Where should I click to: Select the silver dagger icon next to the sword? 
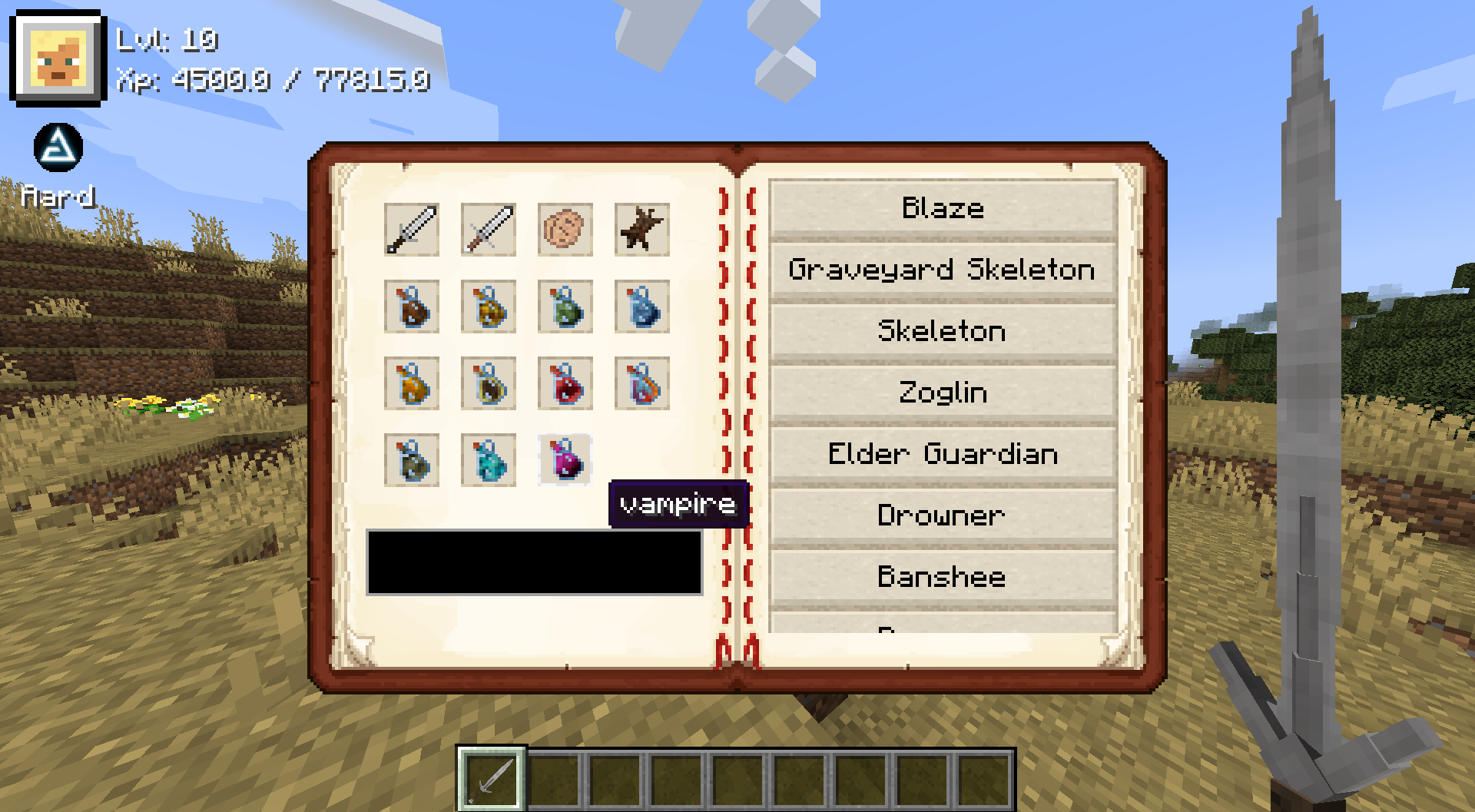[489, 228]
